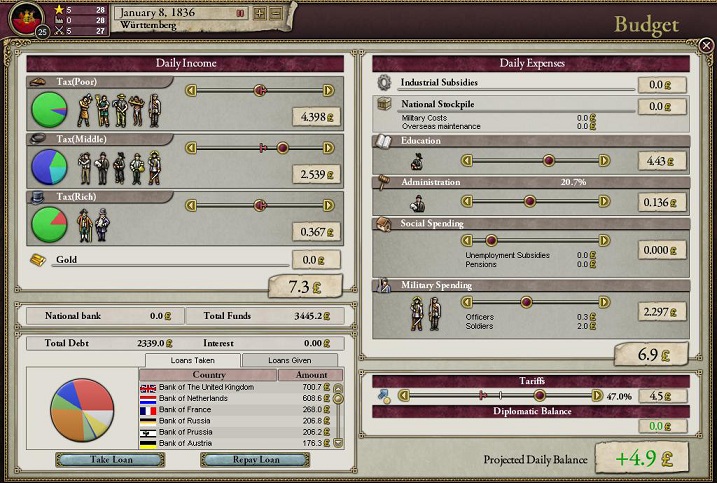
Task: Decrease game speed with the minus button
Action: click(x=275, y=13)
